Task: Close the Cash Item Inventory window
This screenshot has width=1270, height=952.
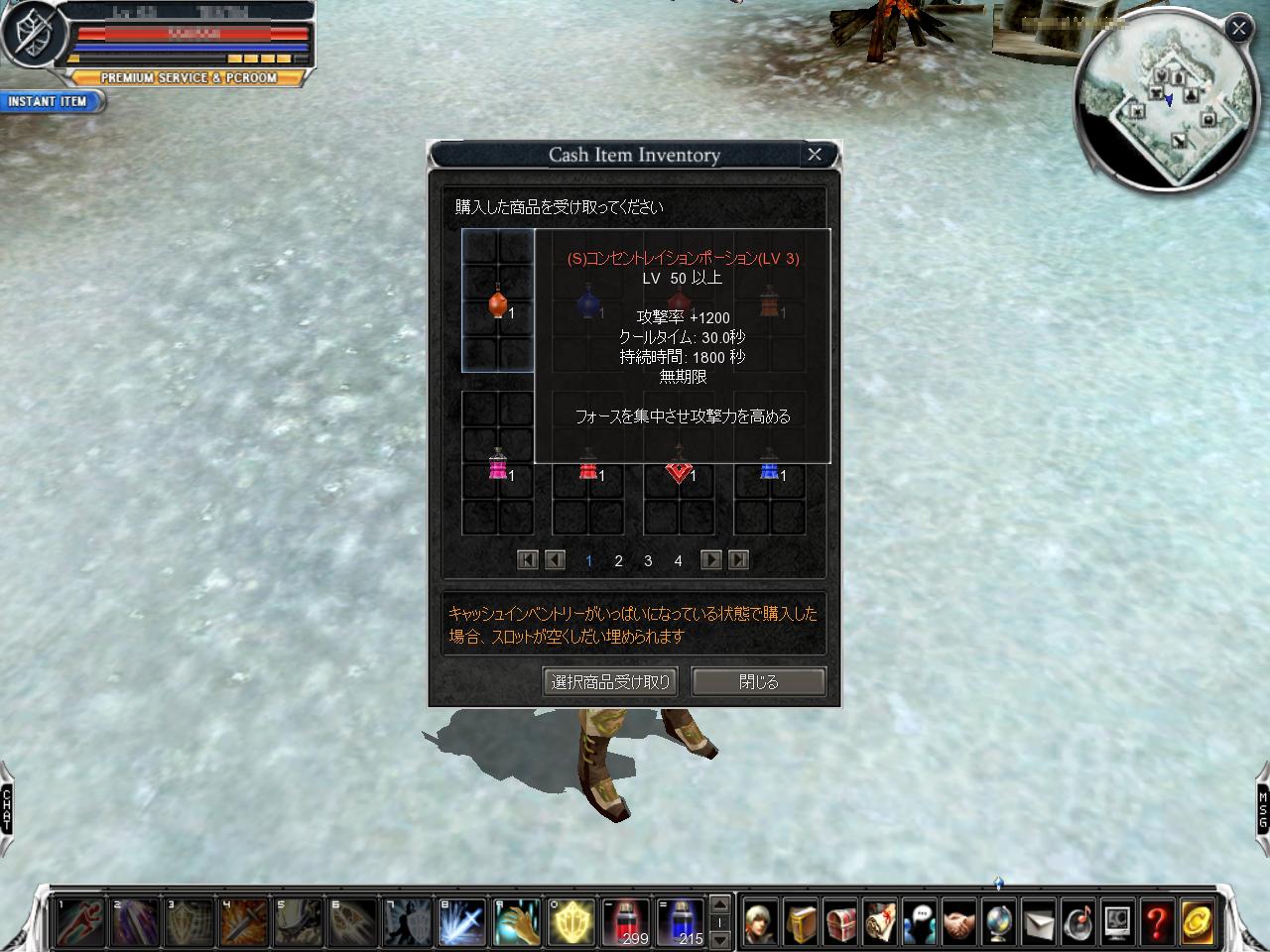Action: pos(815,155)
